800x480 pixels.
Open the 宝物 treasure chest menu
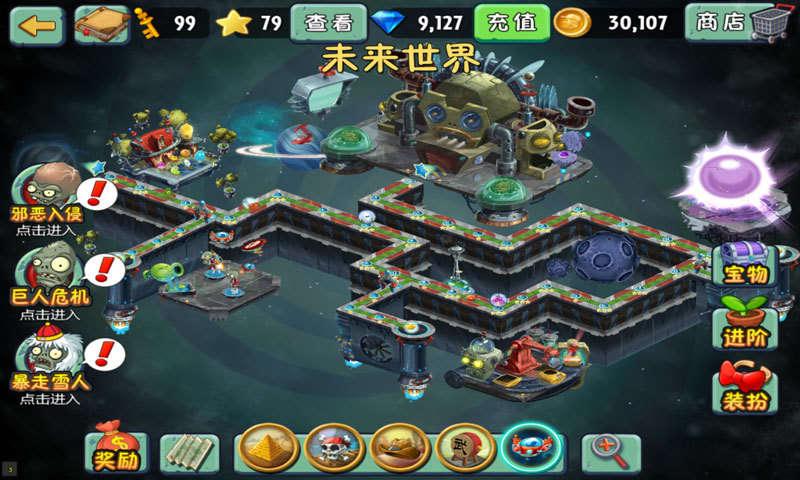744,266
